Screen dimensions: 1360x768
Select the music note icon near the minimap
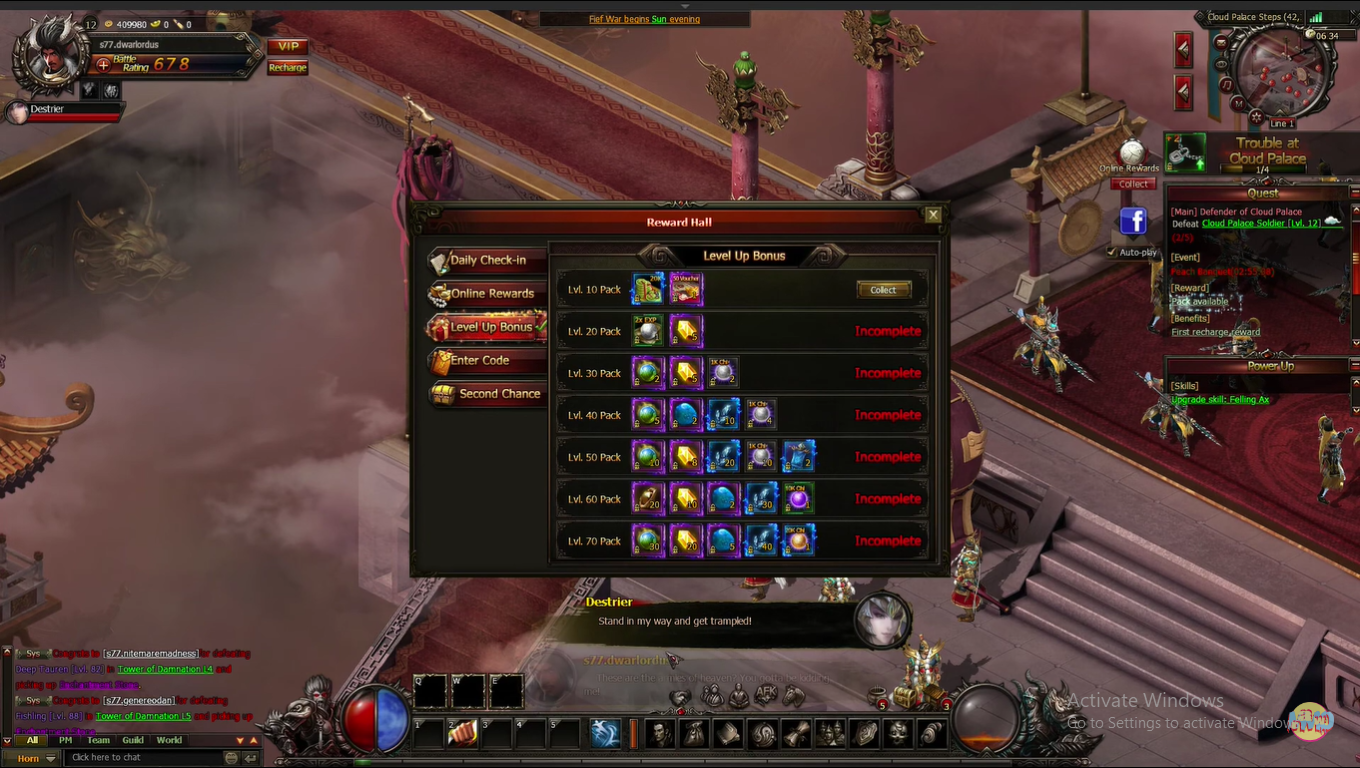1226,84
